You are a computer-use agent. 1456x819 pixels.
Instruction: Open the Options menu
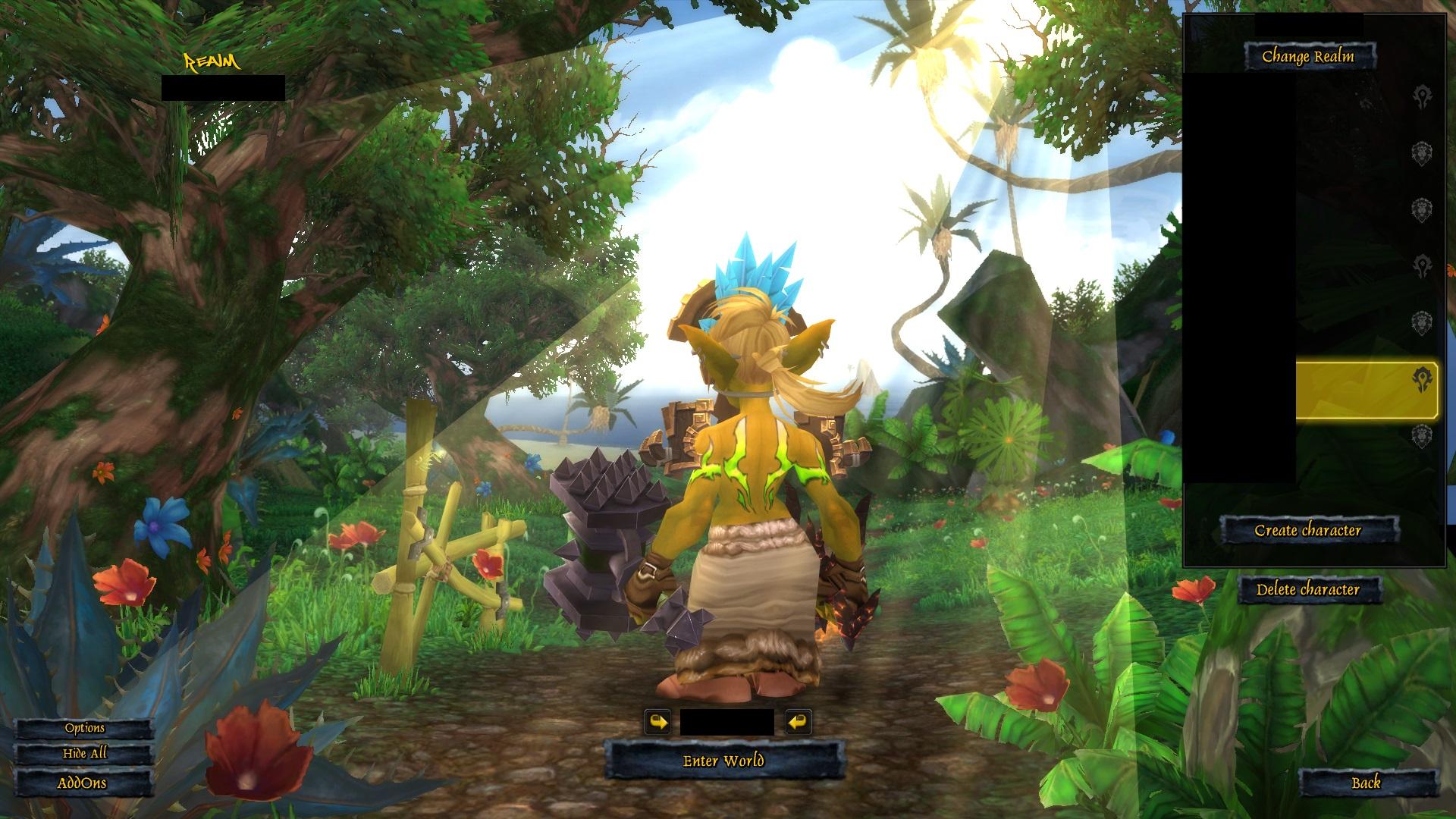click(84, 728)
